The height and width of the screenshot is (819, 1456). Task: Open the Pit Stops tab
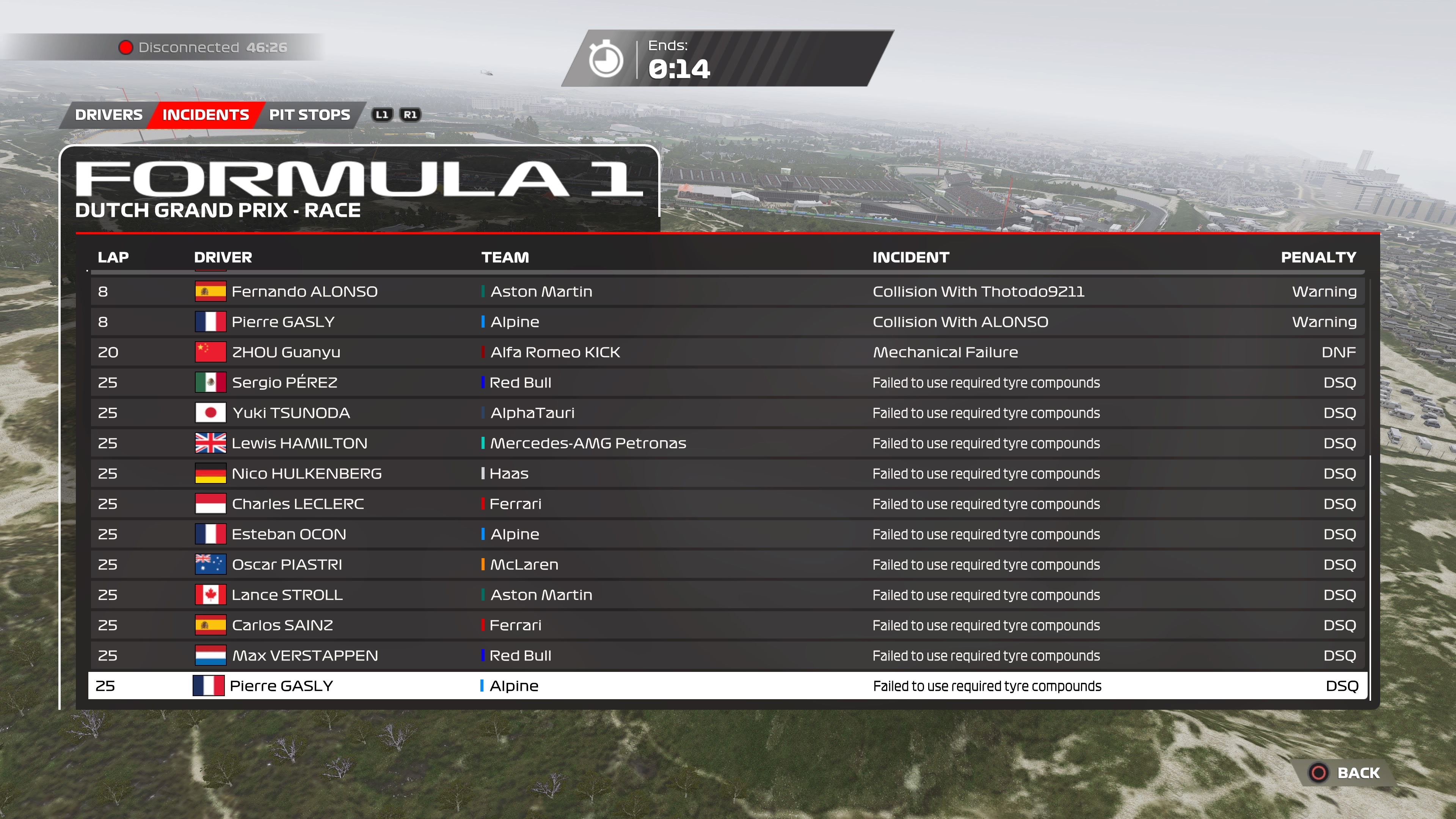pos(309,115)
